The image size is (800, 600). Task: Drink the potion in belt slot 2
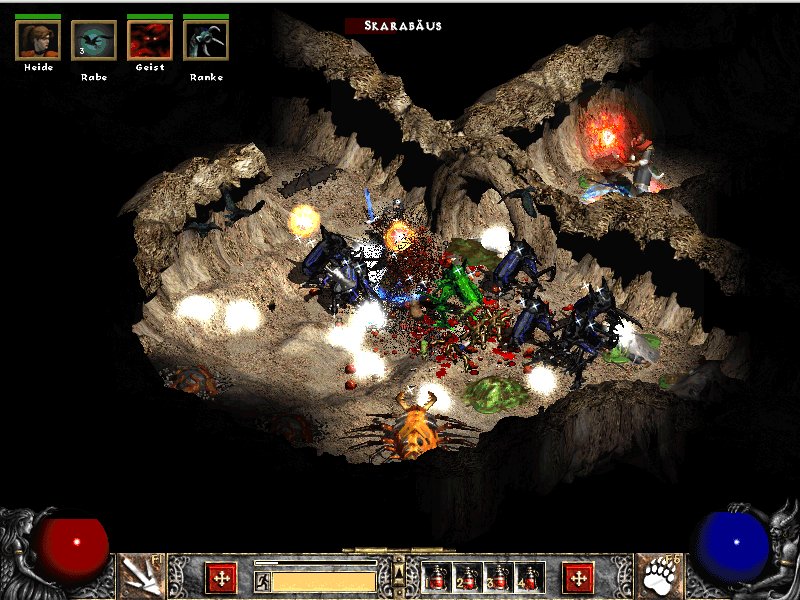pyautogui.click(x=467, y=577)
